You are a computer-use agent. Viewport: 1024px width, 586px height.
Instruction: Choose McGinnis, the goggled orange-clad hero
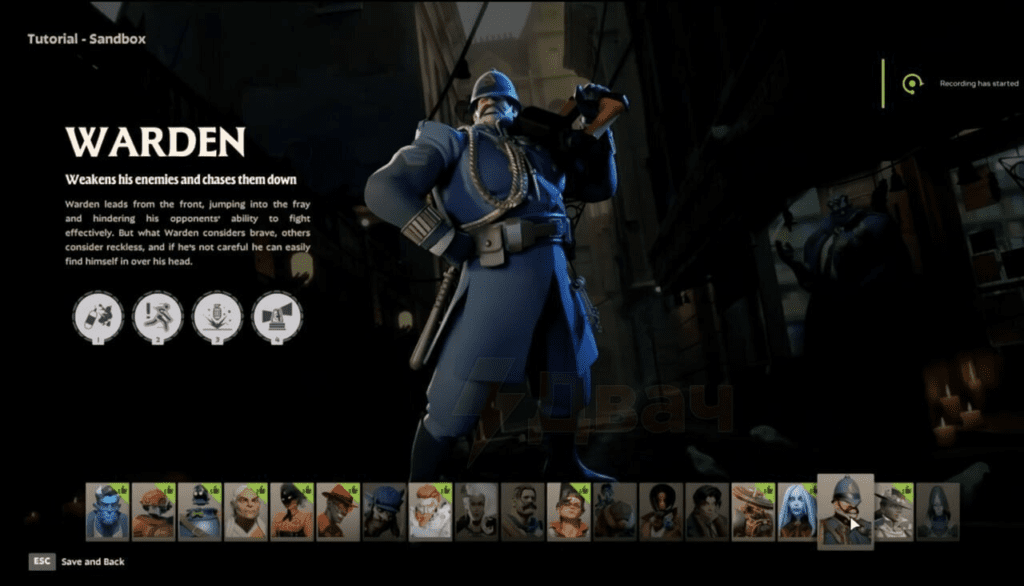click(x=568, y=511)
